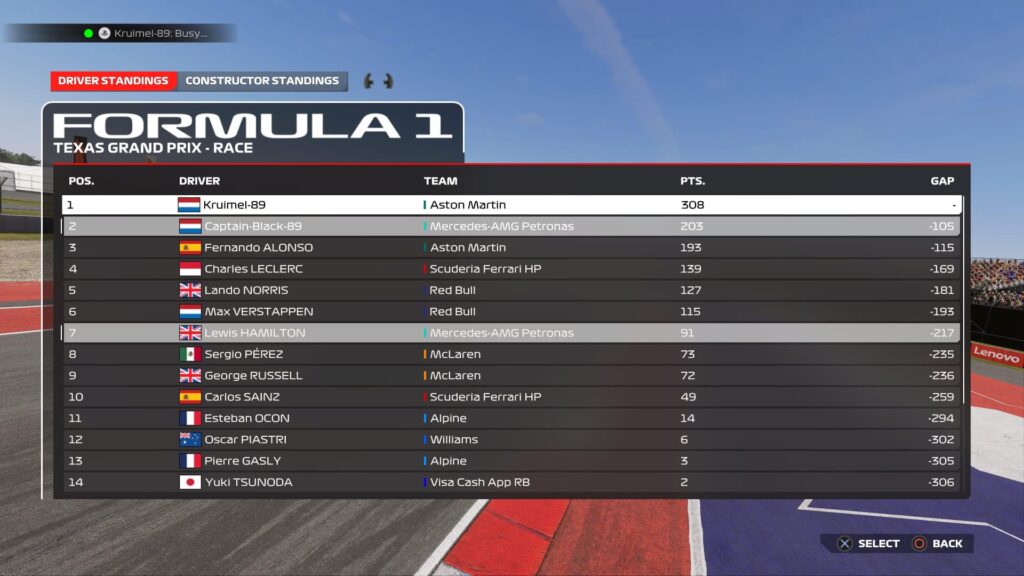The width and height of the screenshot is (1024, 576).
Task: Select Lewis Hamilton's highlighted row
Action: 511,333
